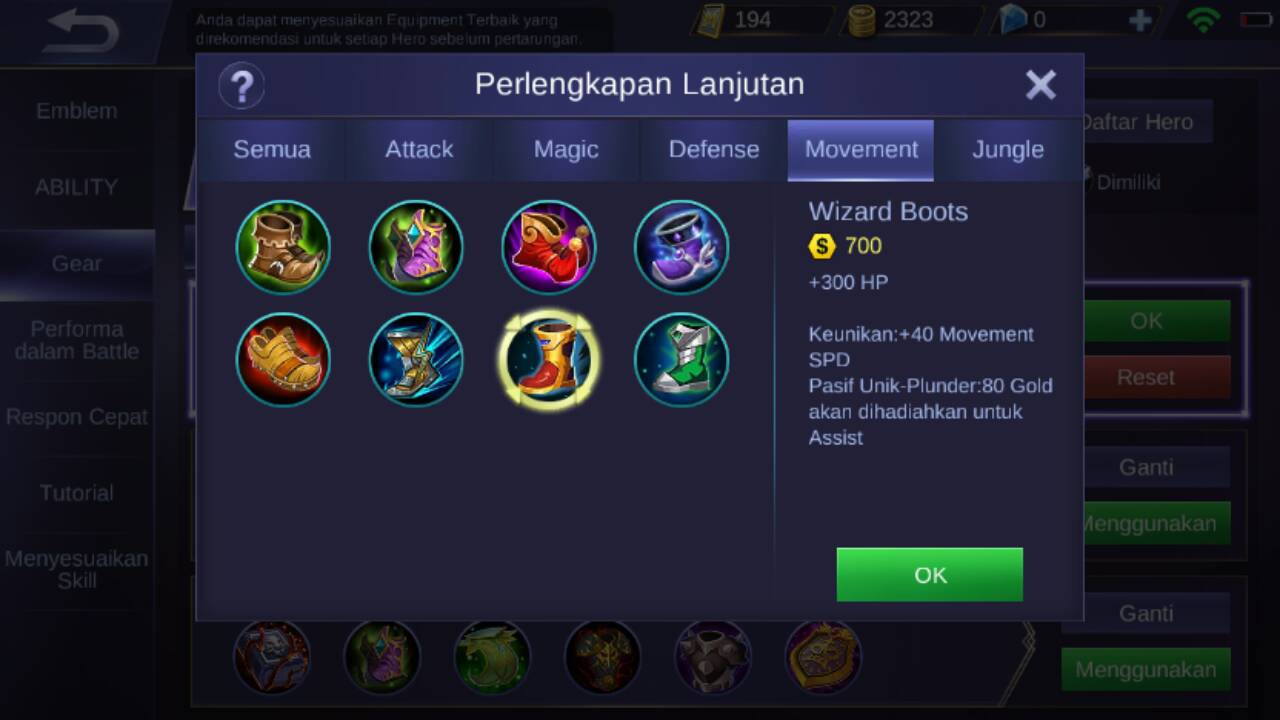Switch to the Semua tab
This screenshot has height=720, width=1280.
pos(272,150)
